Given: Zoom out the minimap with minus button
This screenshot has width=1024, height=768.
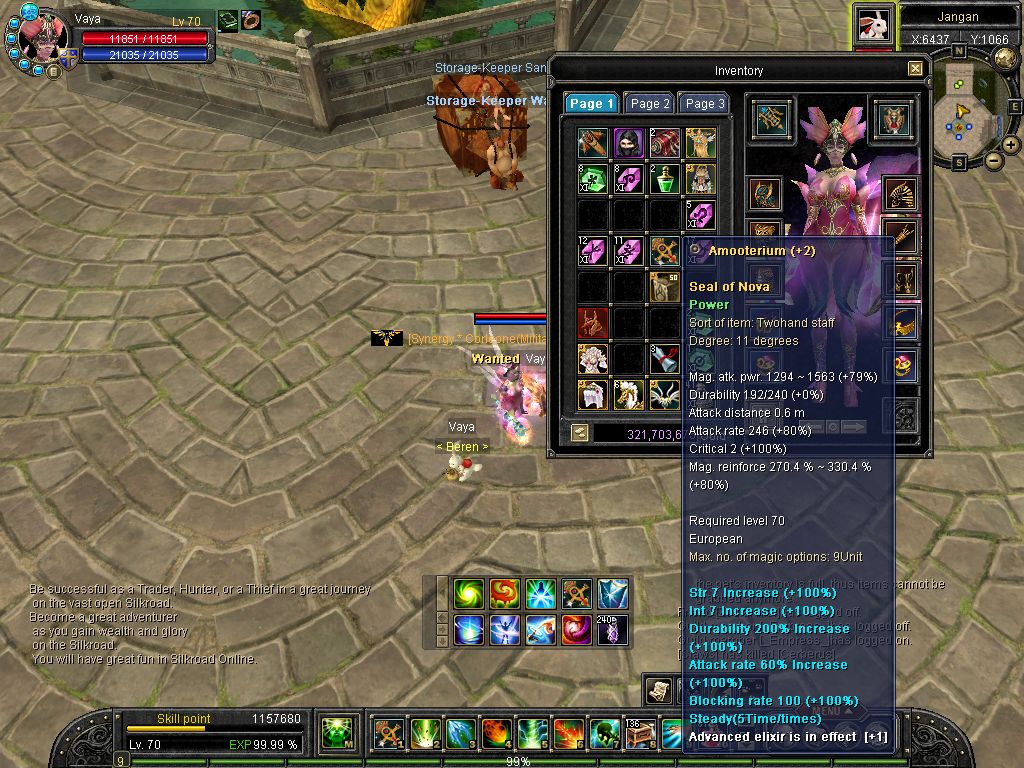Looking at the screenshot, I should [x=994, y=160].
